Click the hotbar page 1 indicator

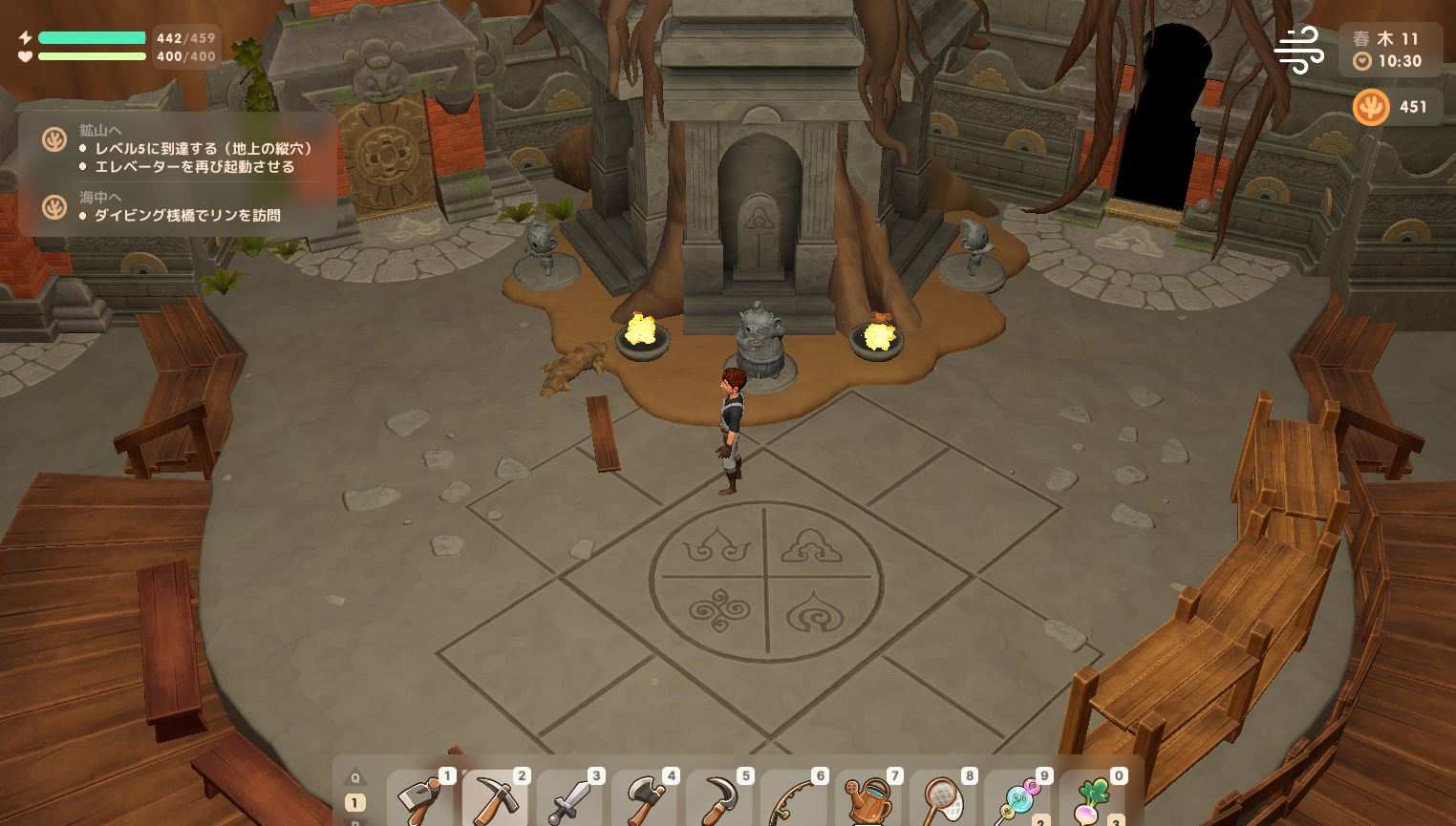click(354, 803)
